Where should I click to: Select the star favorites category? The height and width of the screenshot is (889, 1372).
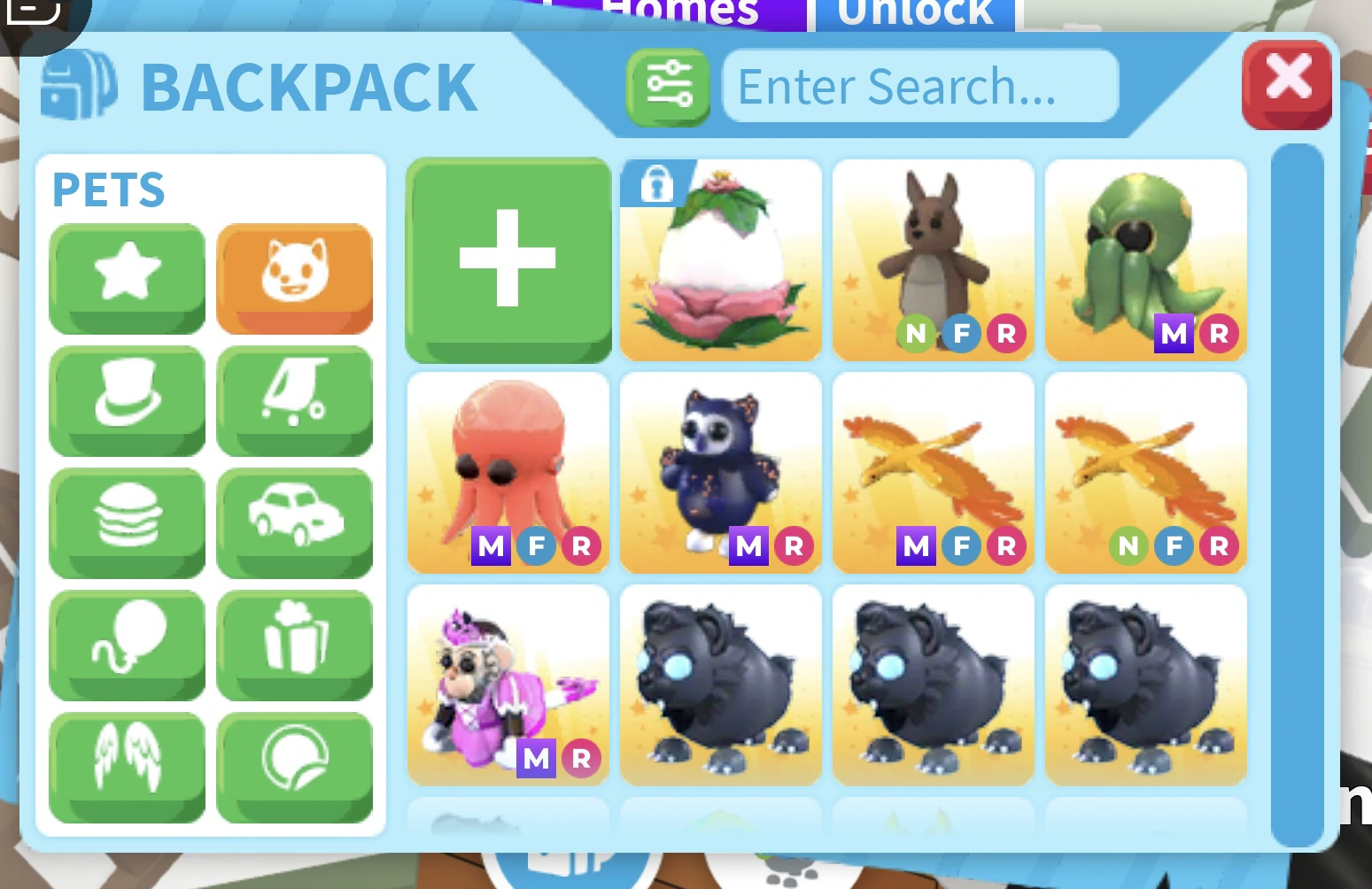click(x=127, y=279)
